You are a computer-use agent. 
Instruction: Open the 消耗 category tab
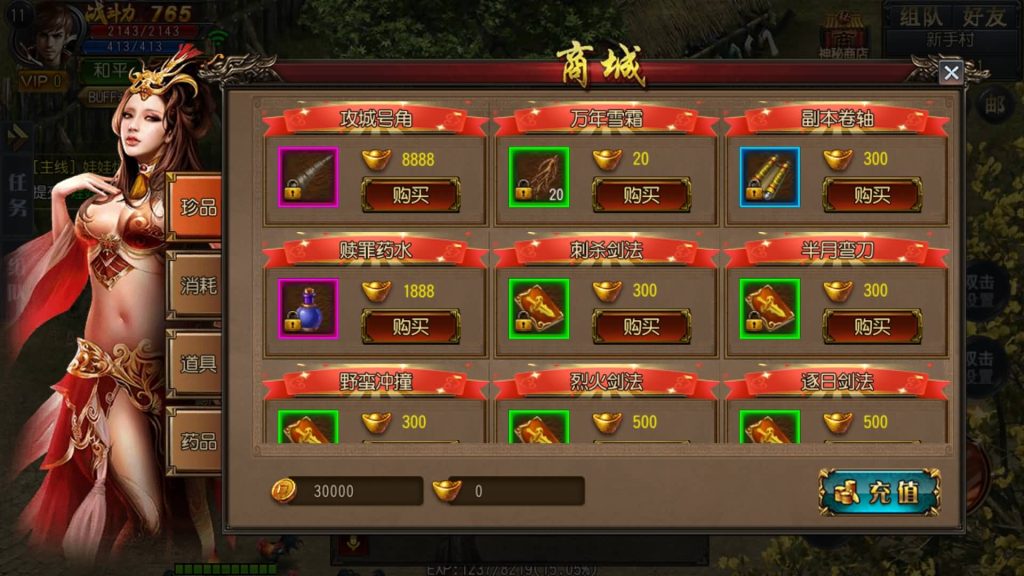pyautogui.click(x=197, y=285)
